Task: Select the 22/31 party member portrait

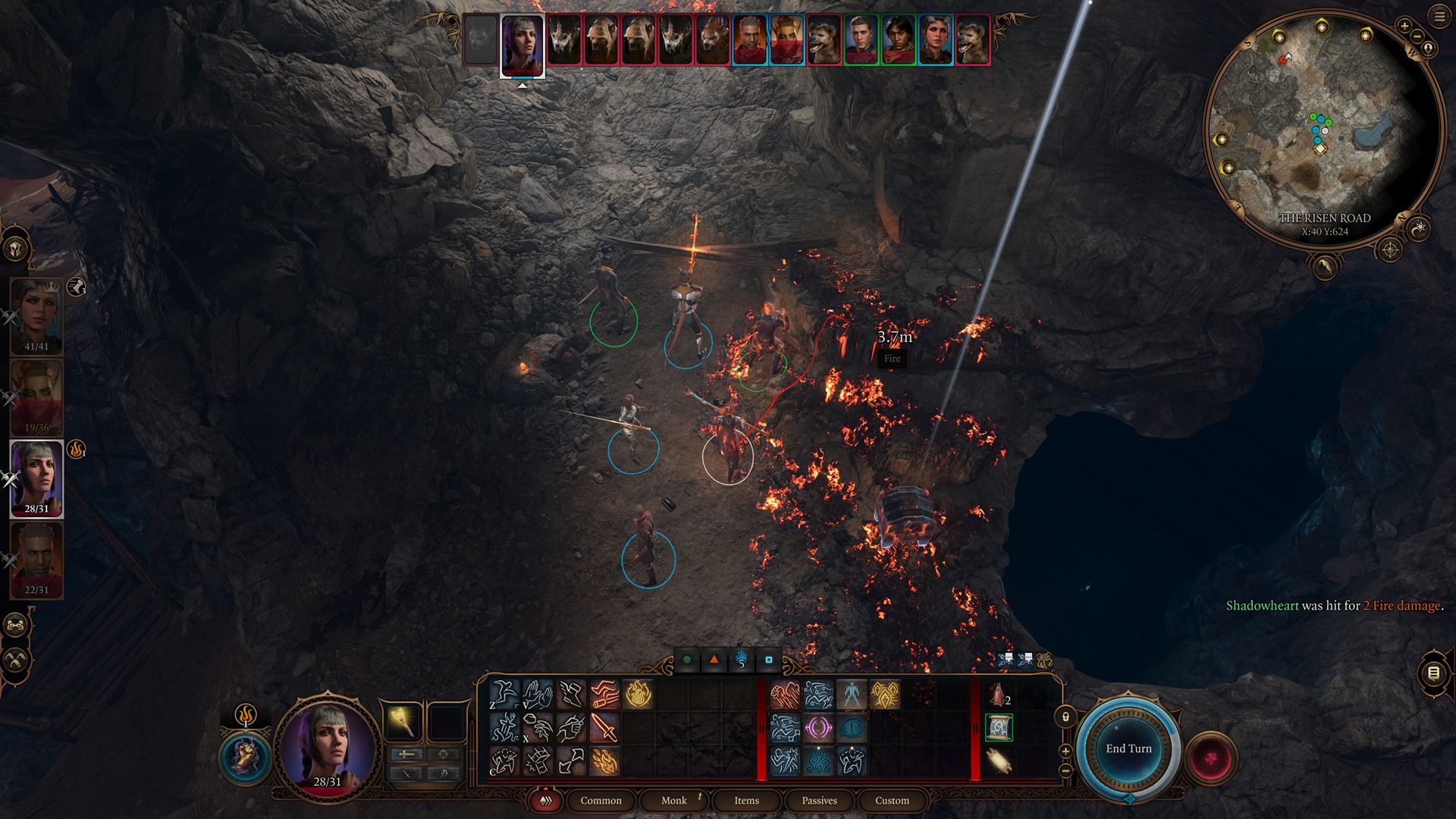Action: 36,559
